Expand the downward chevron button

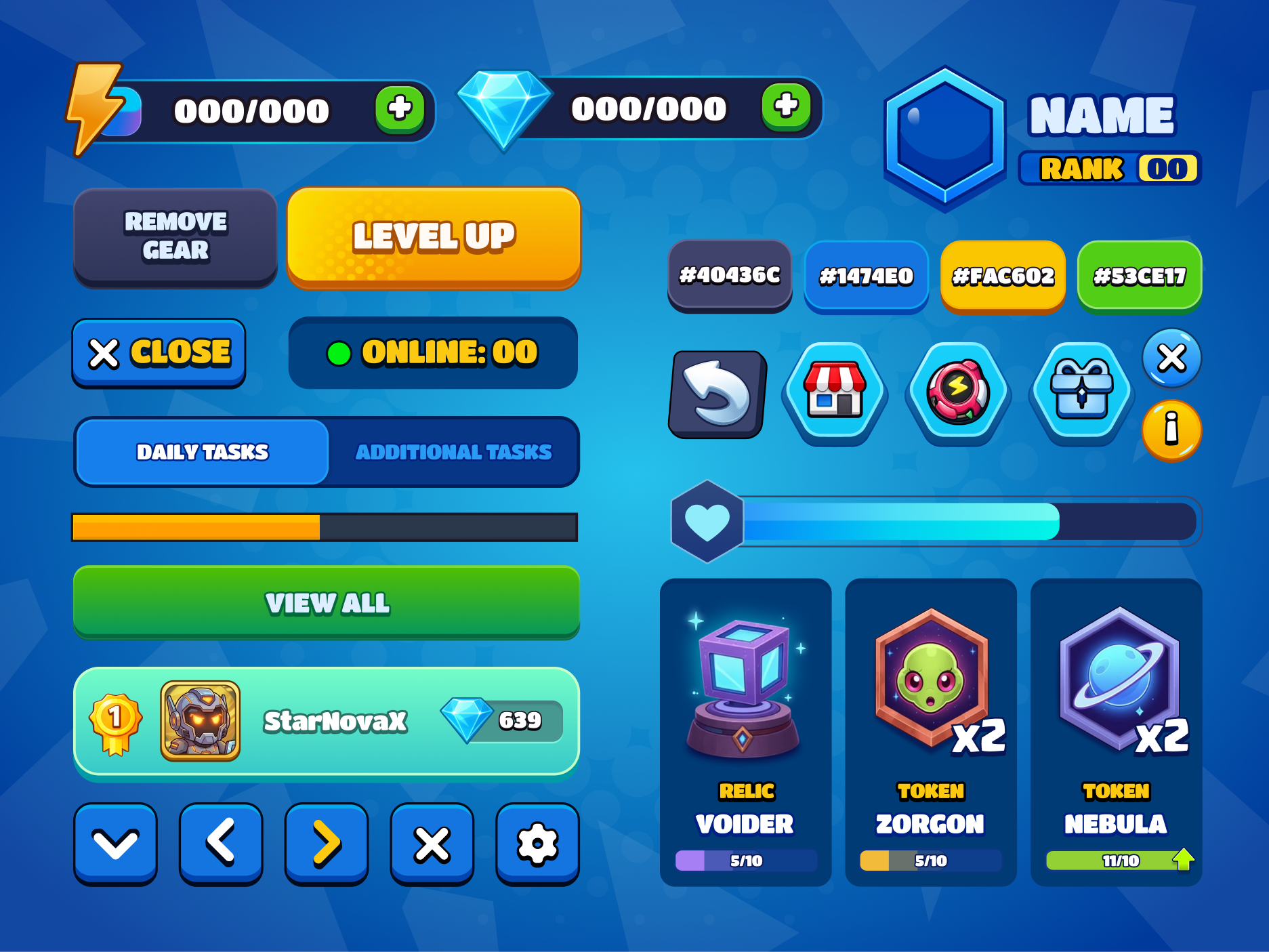tap(115, 842)
